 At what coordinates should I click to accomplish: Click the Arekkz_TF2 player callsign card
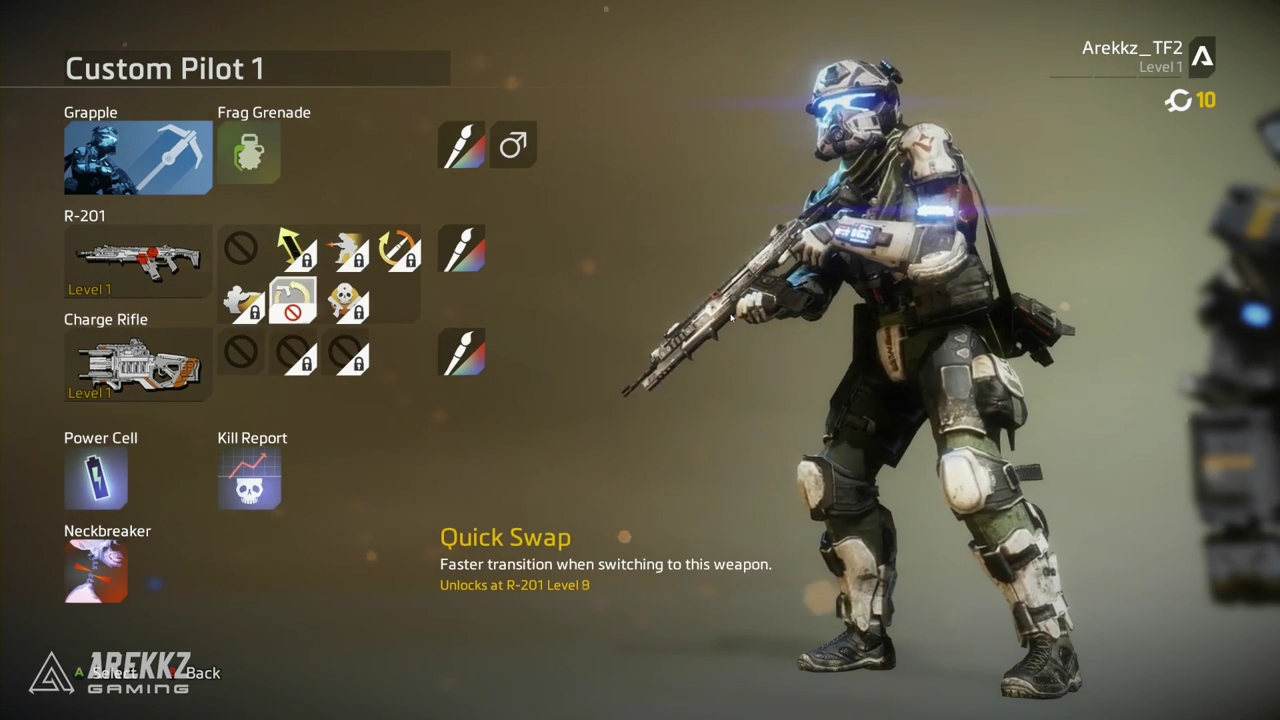(x=1135, y=57)
